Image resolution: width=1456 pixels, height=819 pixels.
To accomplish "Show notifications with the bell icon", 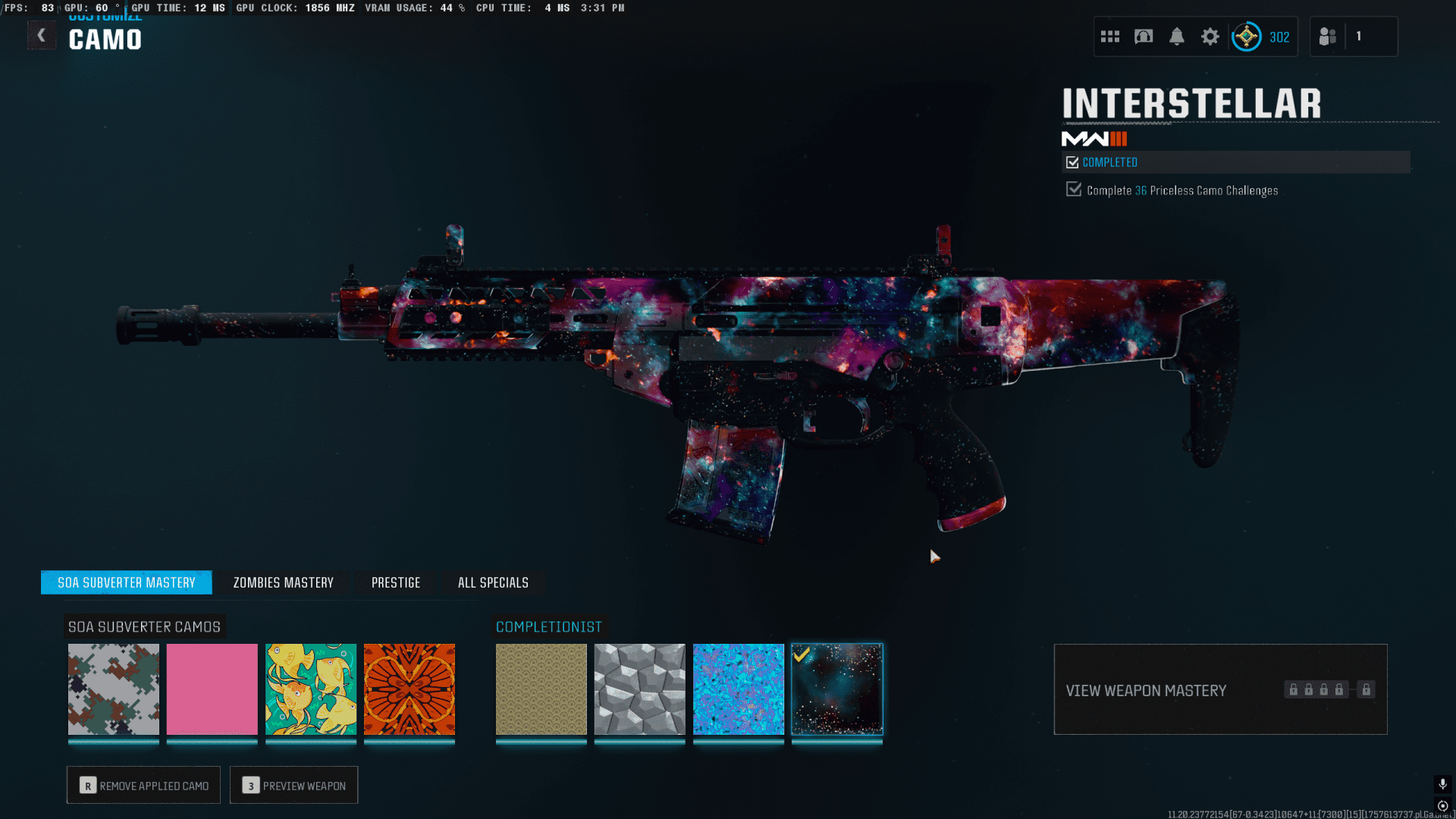I will 1177,36.
